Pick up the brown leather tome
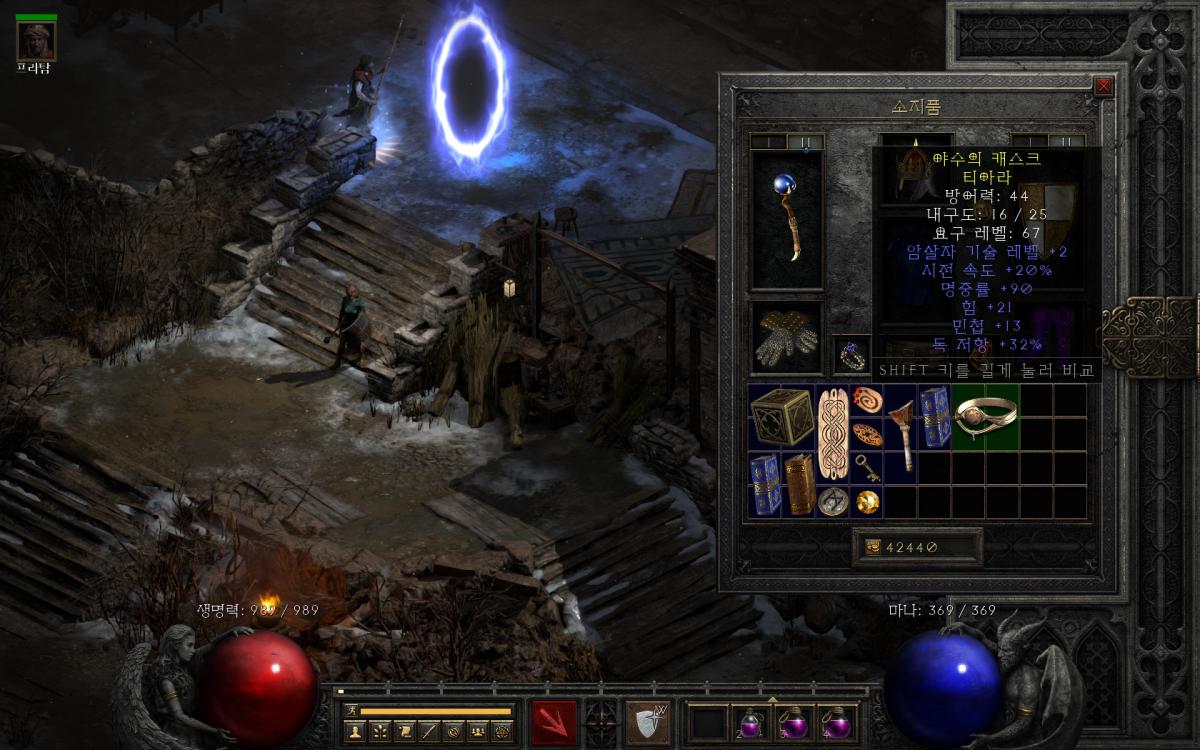The image size is (1200, 750). coord(798,485)
